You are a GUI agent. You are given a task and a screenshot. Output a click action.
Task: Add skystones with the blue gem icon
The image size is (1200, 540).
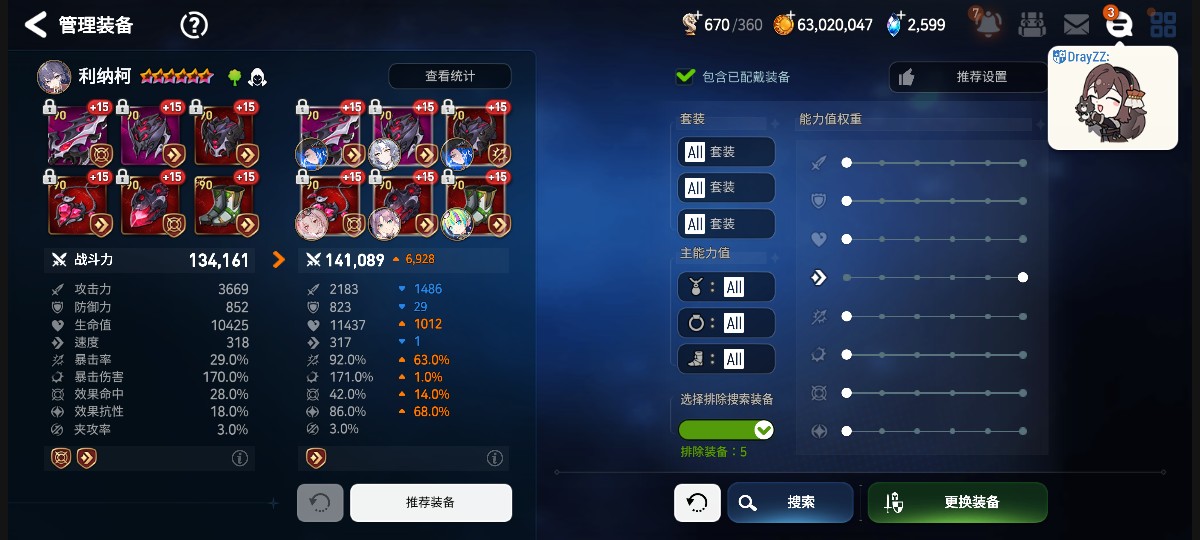[894, 24]
